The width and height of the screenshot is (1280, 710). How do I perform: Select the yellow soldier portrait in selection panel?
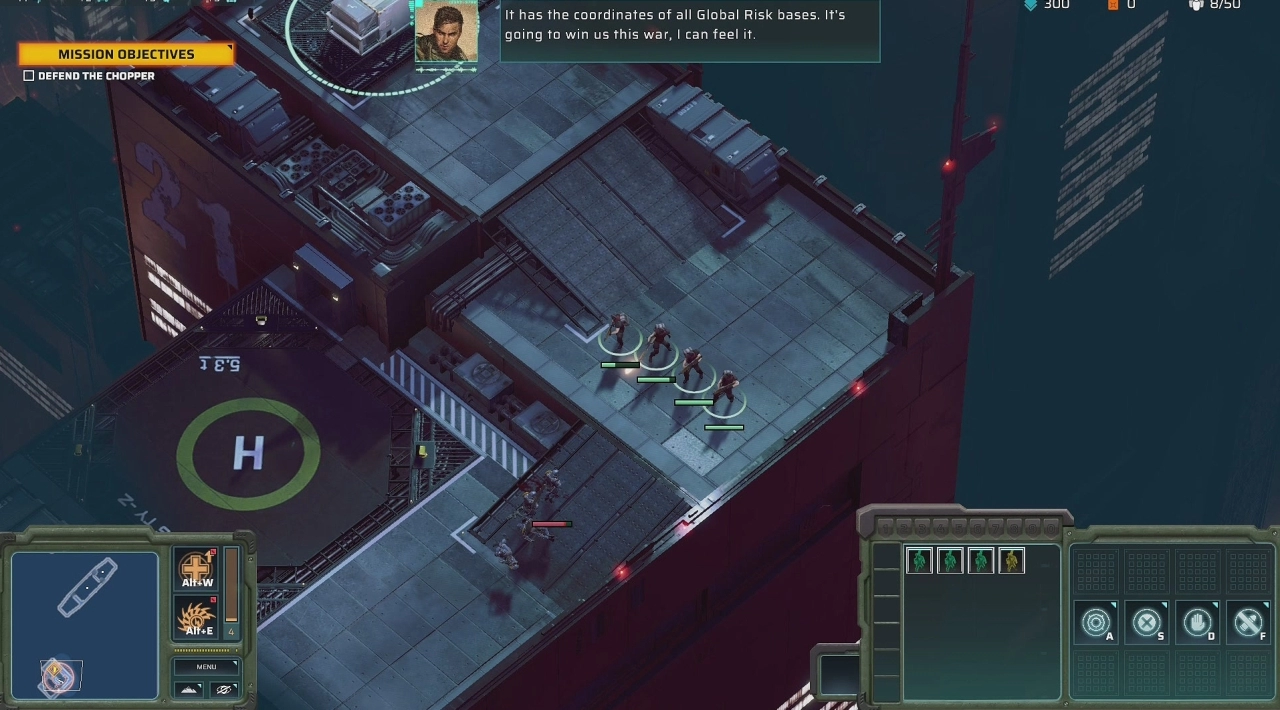[x=1011, y=561]
